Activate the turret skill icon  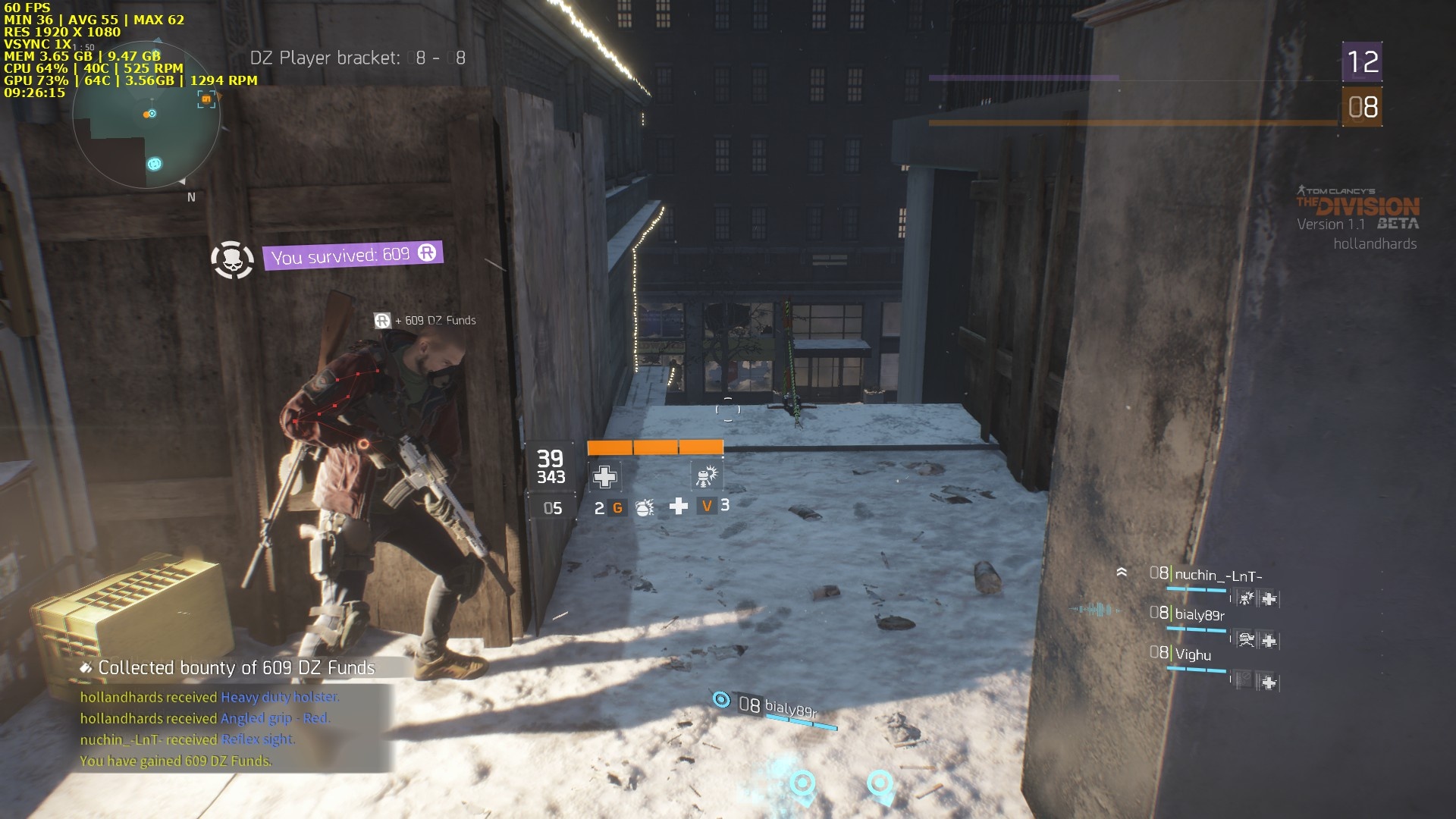tap(706, 476)
